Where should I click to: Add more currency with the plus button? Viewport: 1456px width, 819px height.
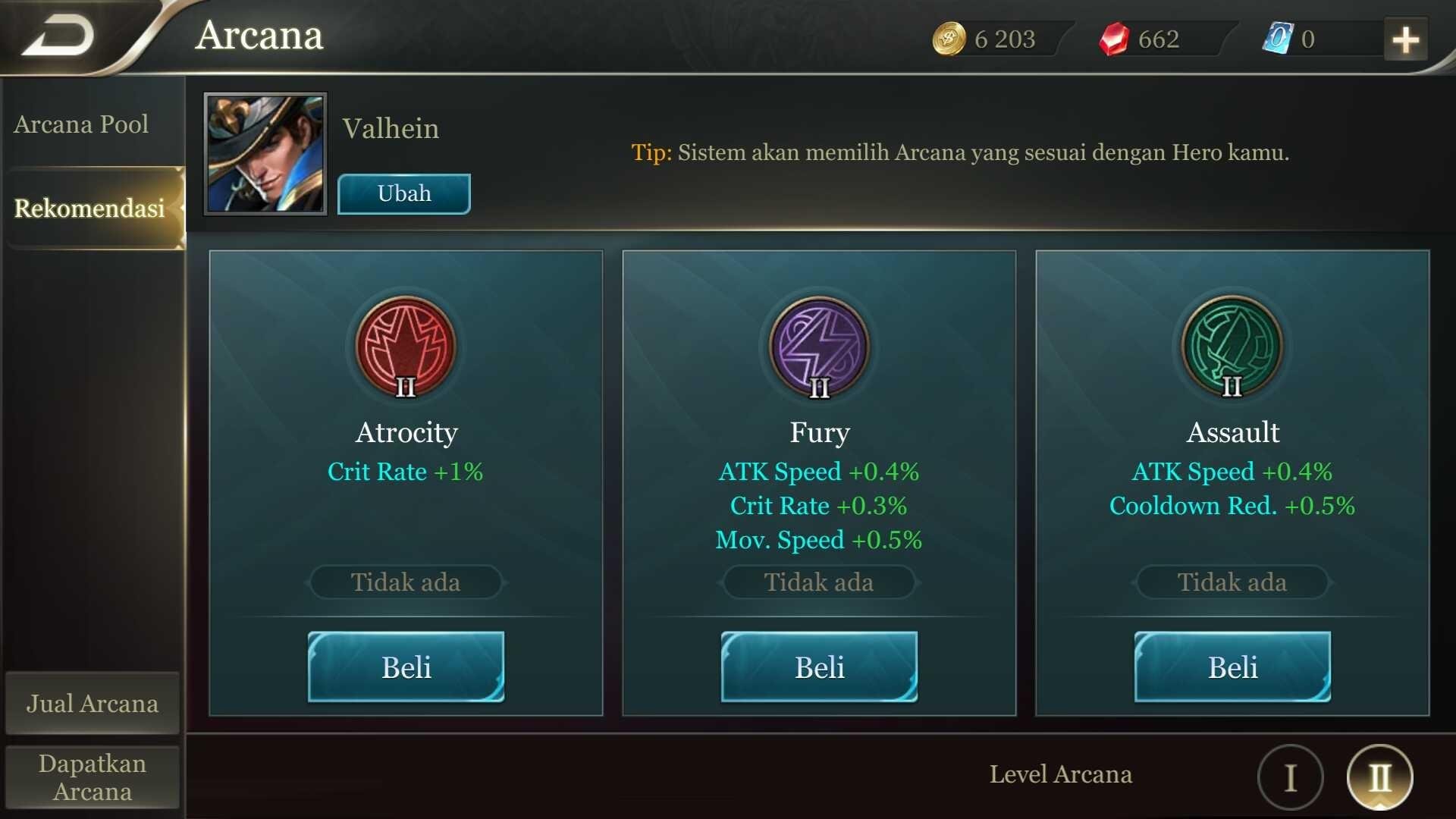click(x=1405, y=39)
